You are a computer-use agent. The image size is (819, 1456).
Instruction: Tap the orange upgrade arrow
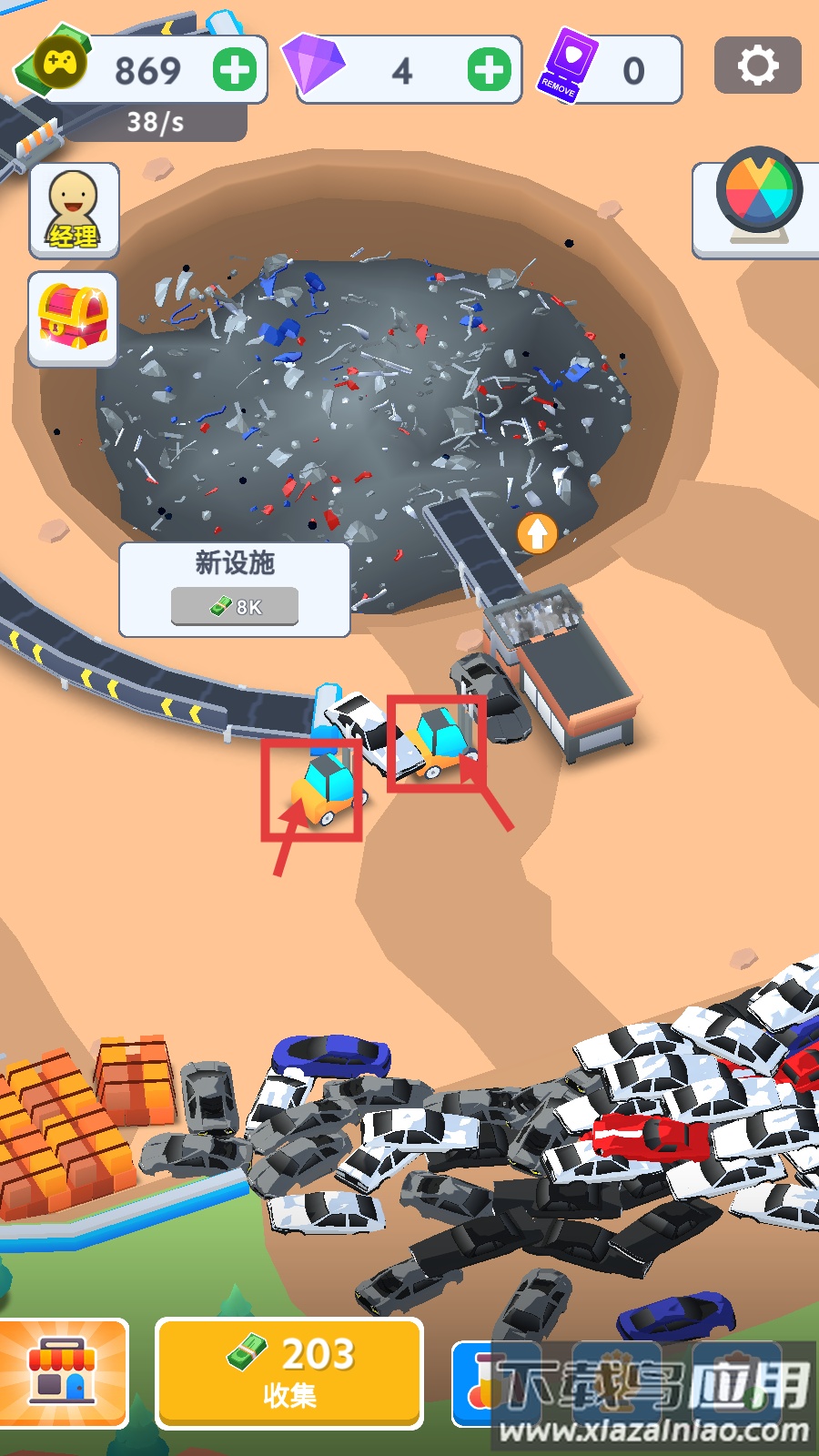pos(537,533)
